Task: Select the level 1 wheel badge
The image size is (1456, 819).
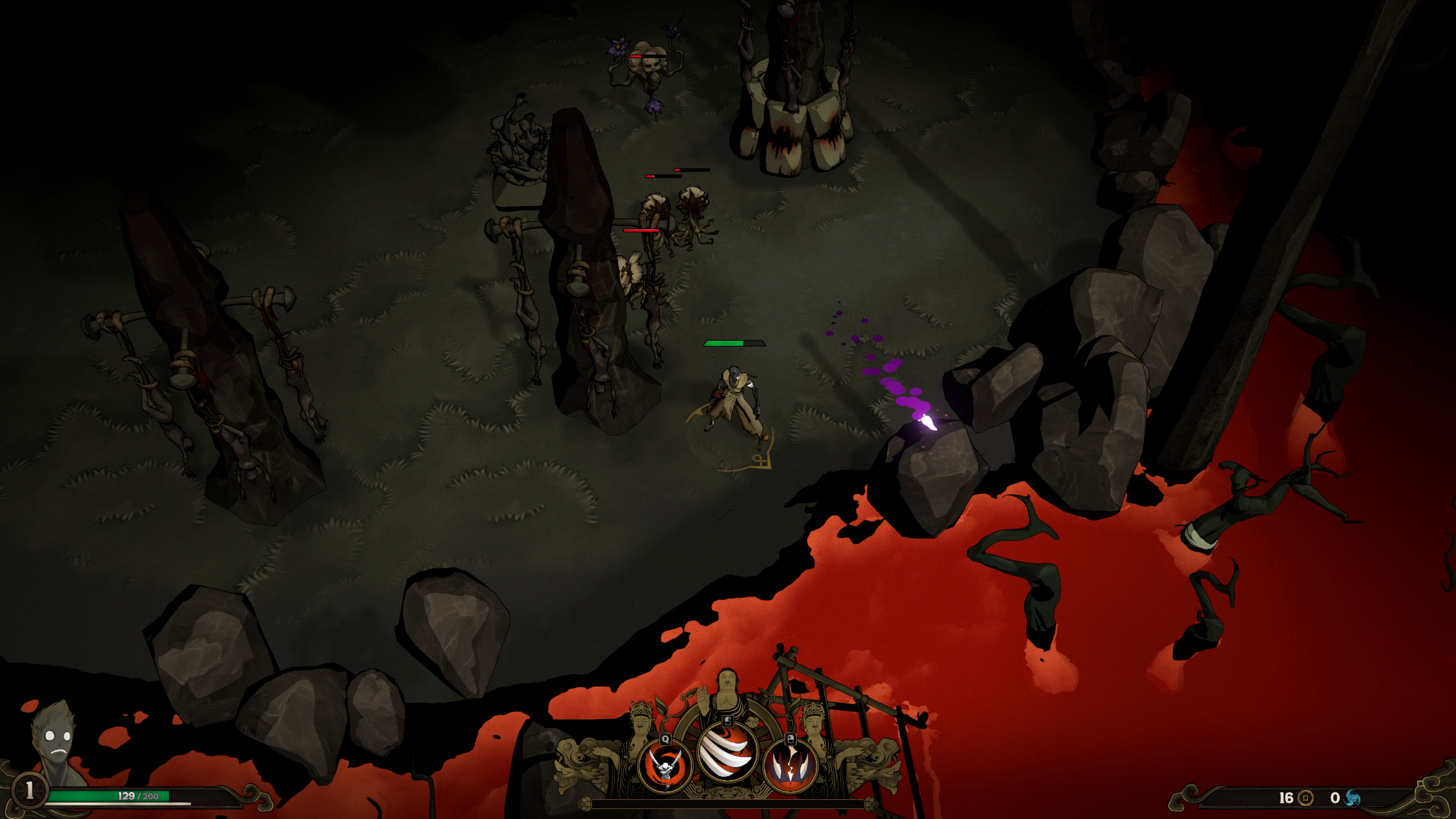Action: [x=29, y=790]
